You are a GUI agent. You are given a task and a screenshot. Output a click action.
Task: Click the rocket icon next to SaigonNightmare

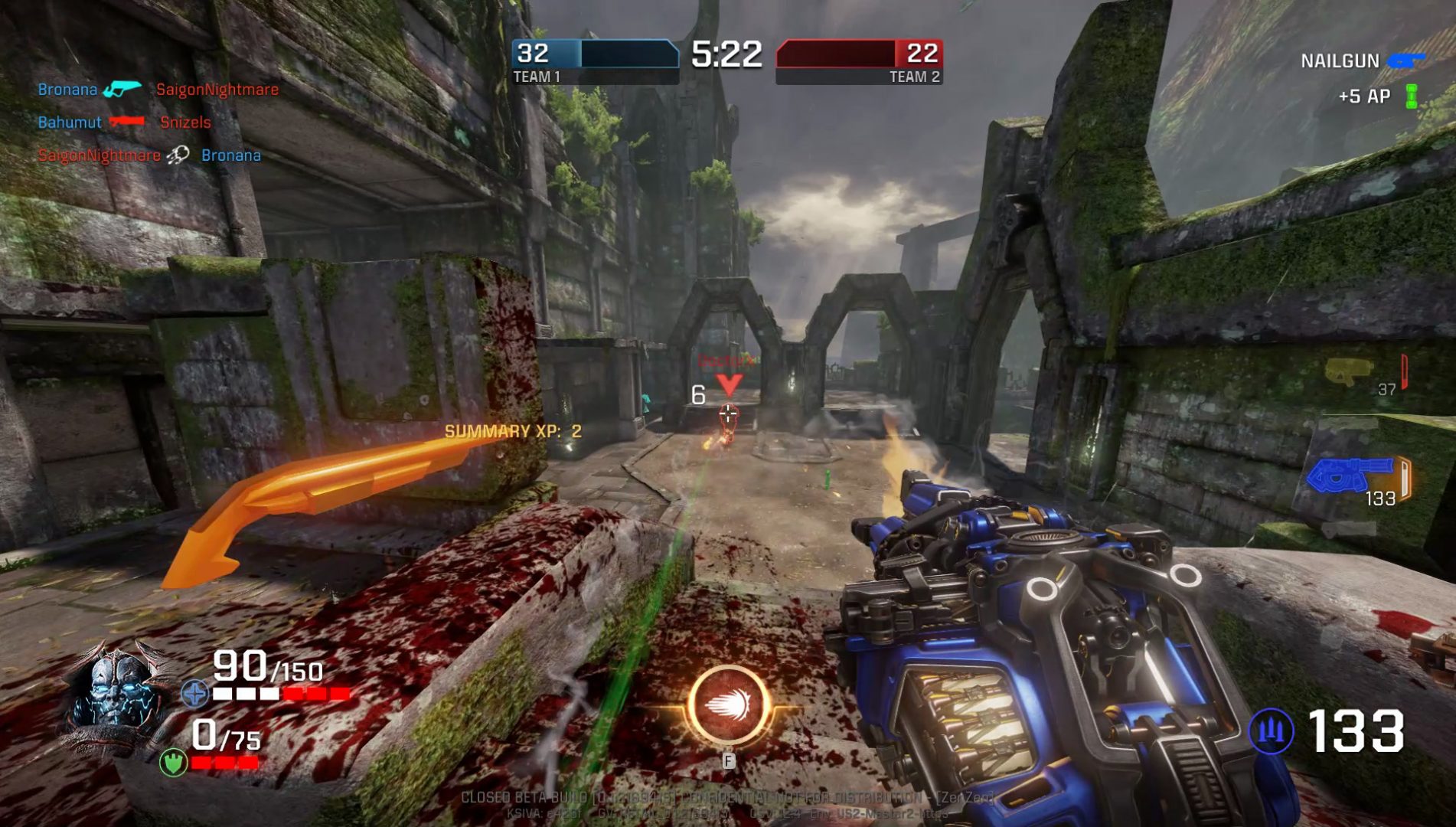178,154
